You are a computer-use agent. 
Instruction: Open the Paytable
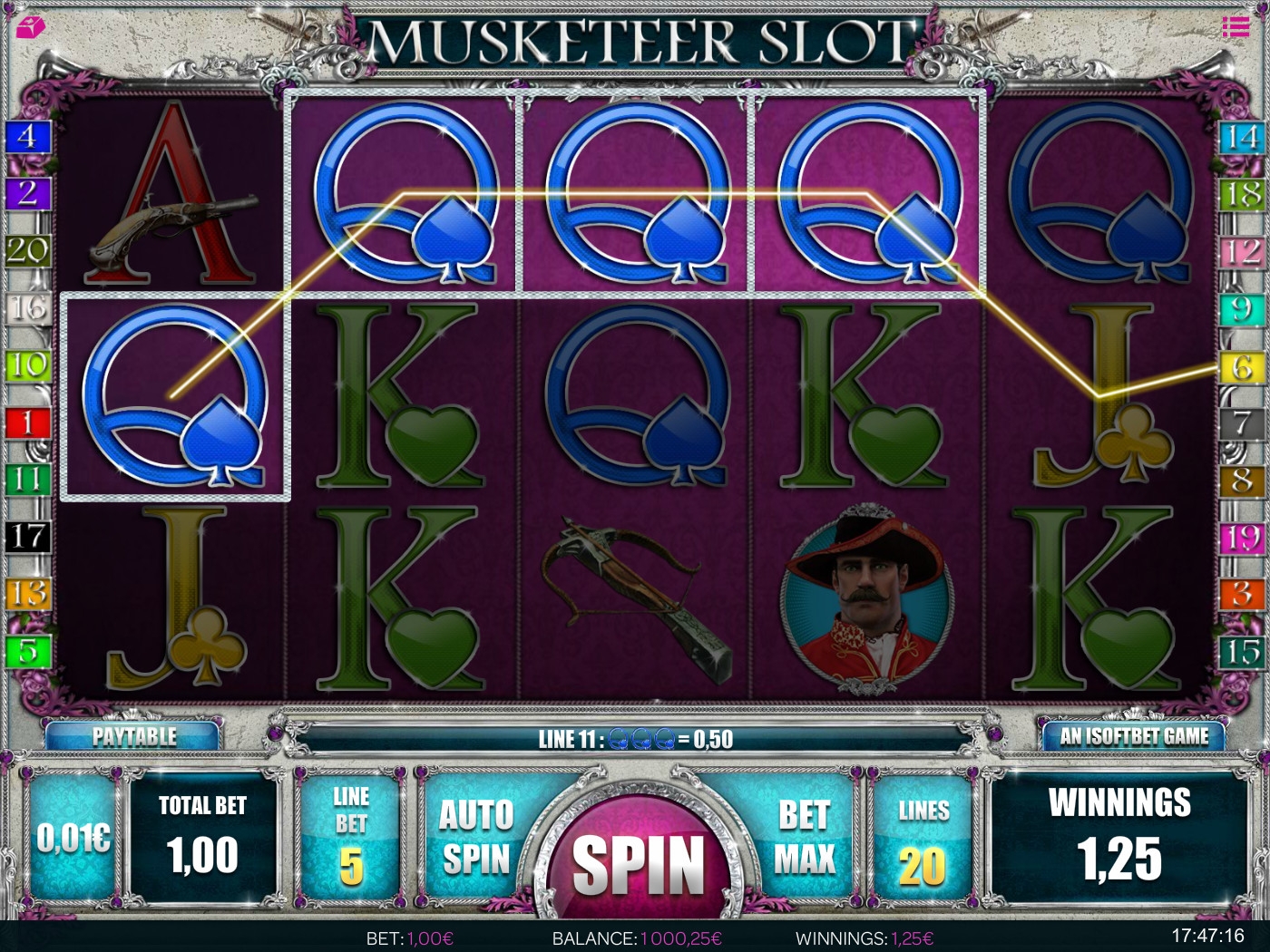pyautogui.click(x=133, y=735)
